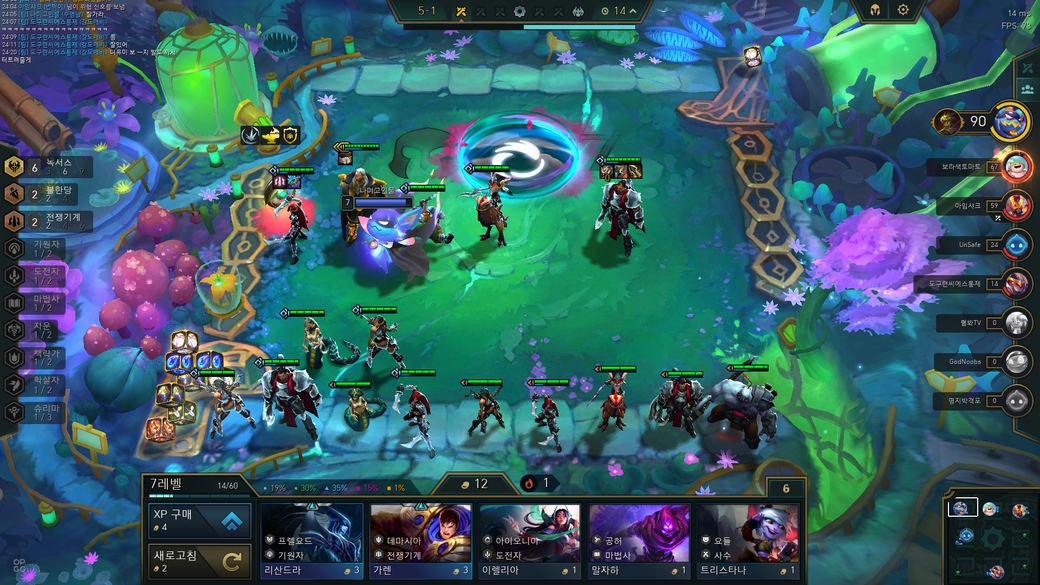The image size is (1040, 585).
Task: Spectate player 아임샤크 in the scoreboard
Action: click(x=1016, y=205)
